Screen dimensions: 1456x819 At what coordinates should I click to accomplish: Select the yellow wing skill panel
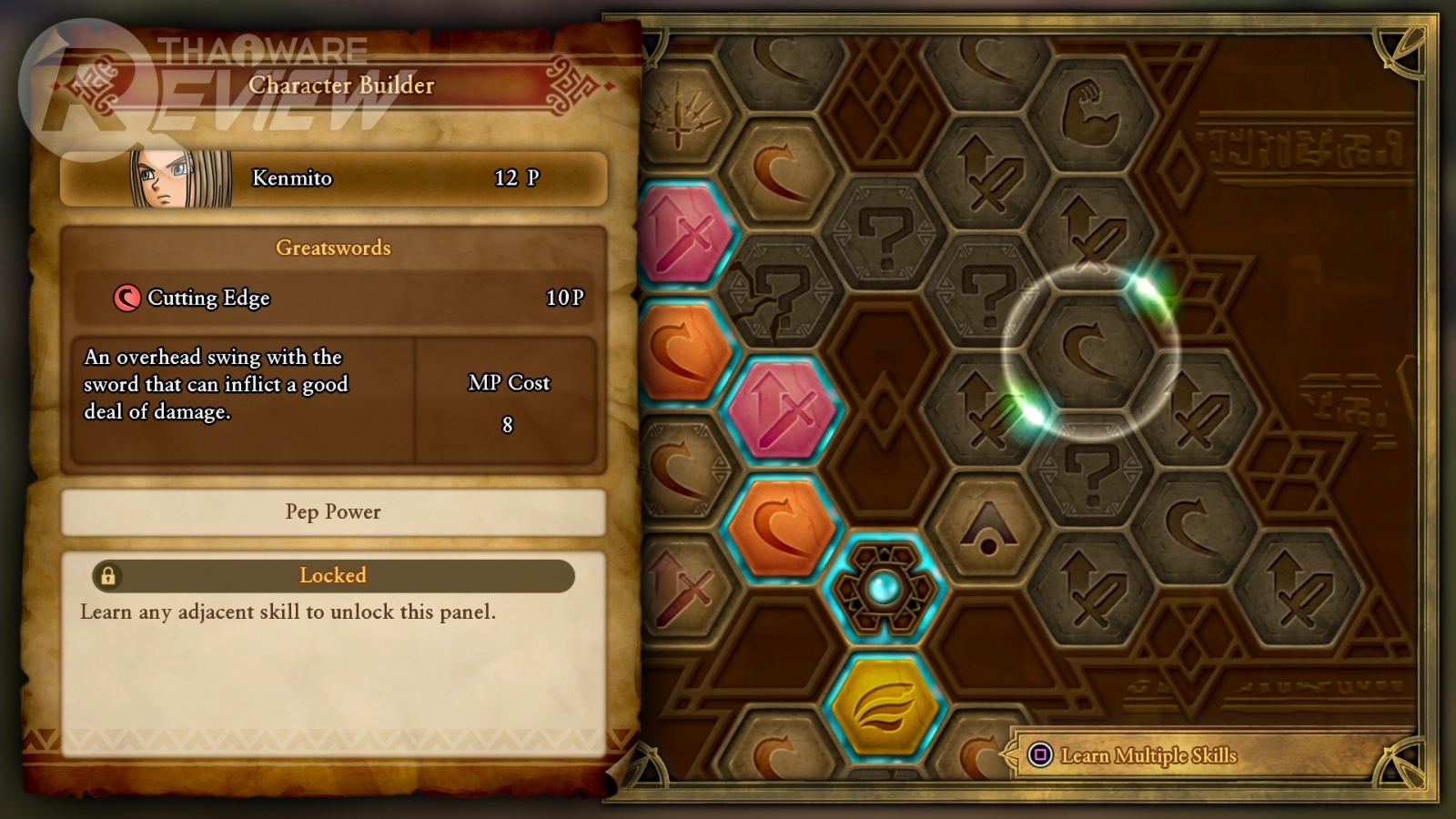click(885, 706)
